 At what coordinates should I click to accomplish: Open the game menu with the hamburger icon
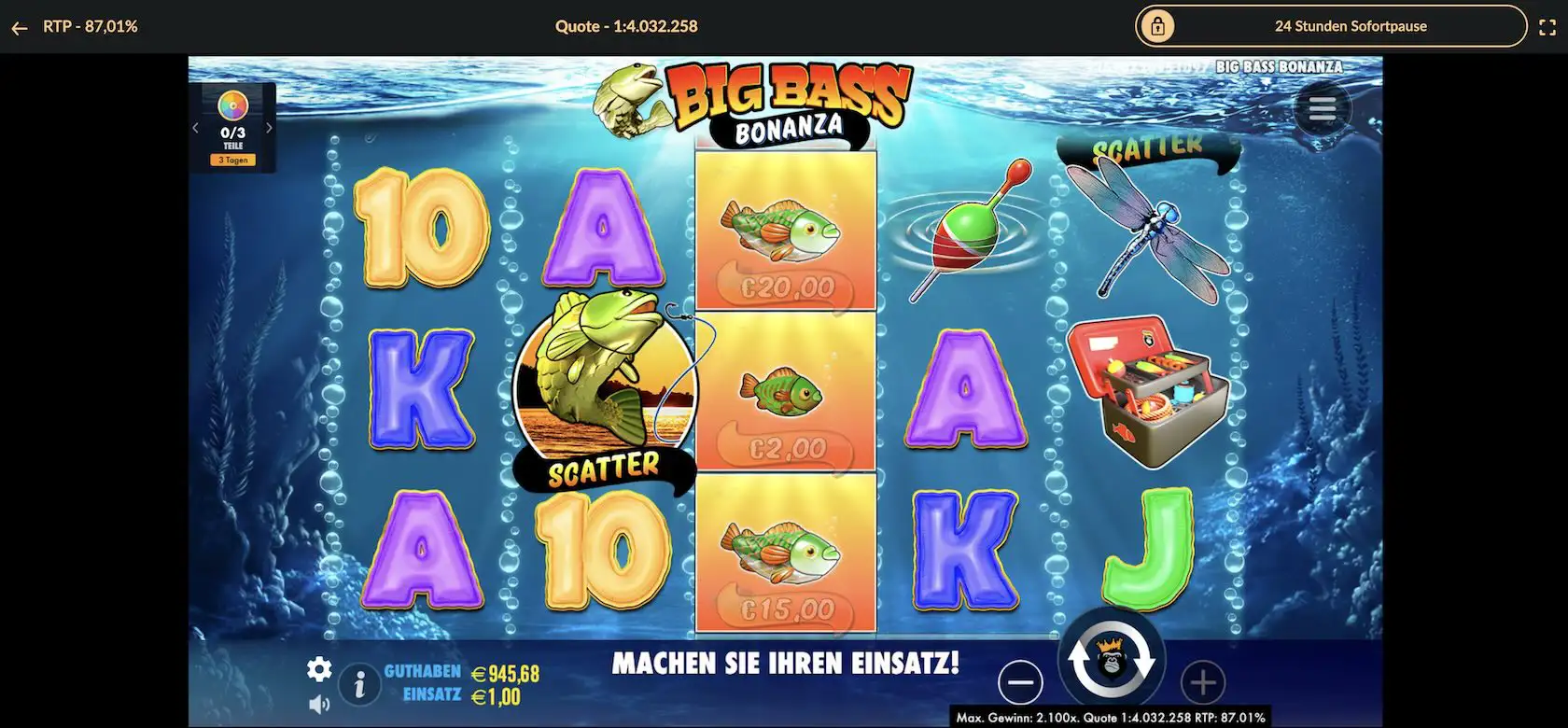(1322, 108)
